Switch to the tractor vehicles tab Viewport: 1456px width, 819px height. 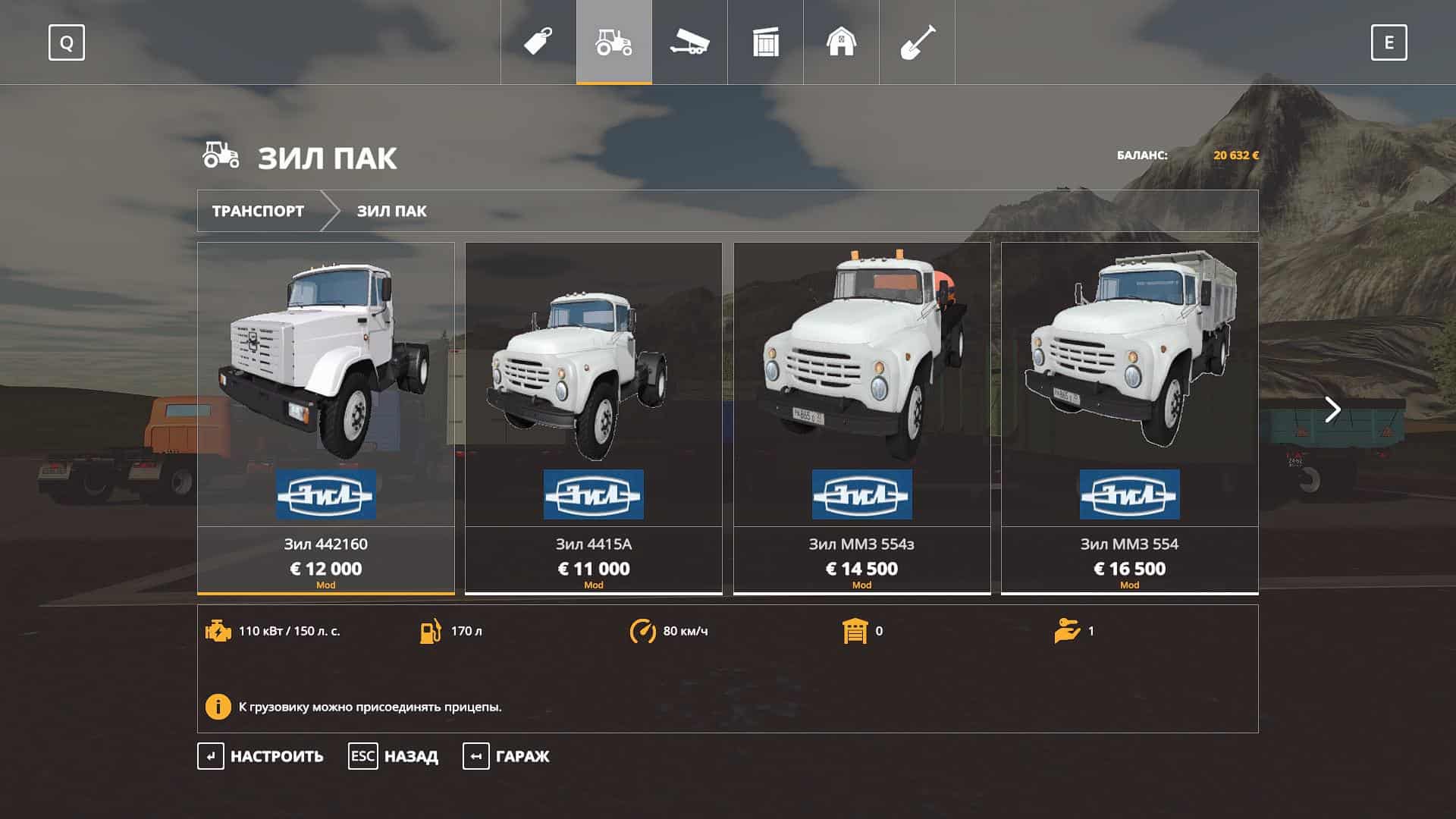(614, 42)
